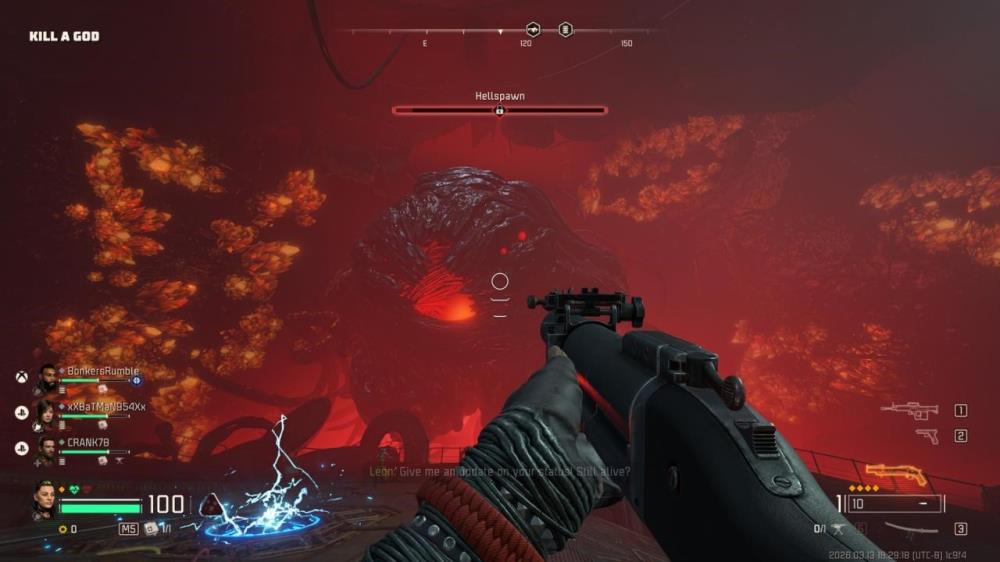1000x562 pixels.
Task: Select the stacked-crate compass marker
Action: click(x=565, y=30)
